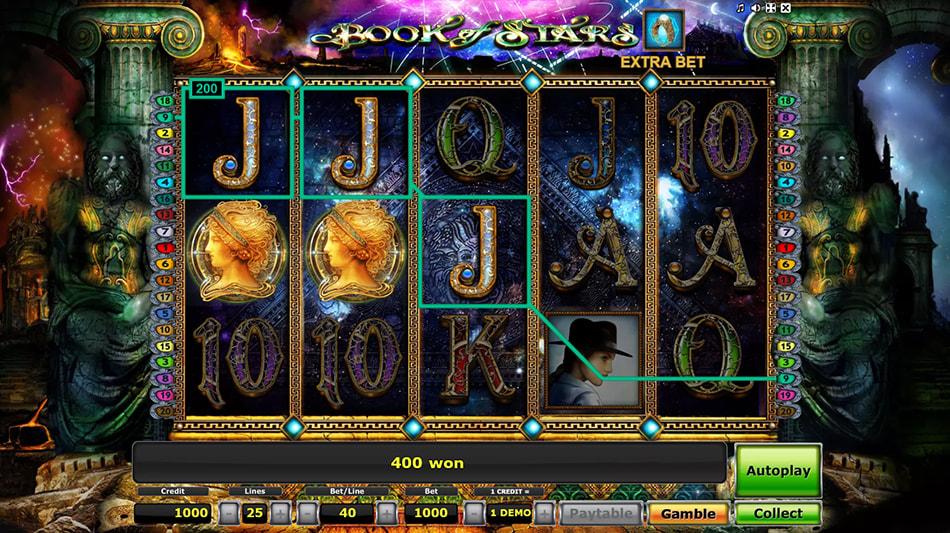
Task: Lower the Bet/Line amount
Action: [x=308, y=513]
